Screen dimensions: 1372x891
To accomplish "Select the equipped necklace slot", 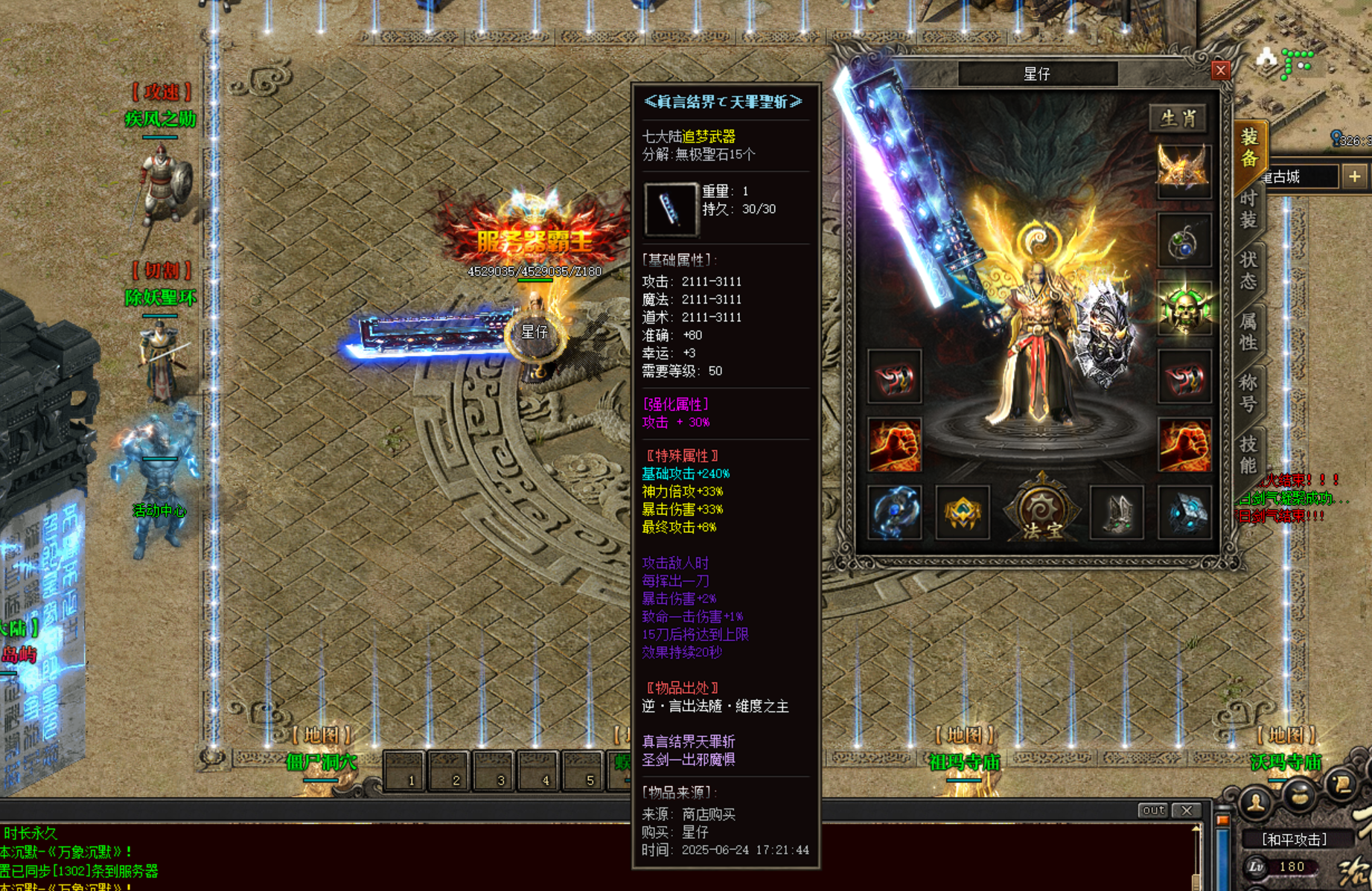I will [1185, 240].
